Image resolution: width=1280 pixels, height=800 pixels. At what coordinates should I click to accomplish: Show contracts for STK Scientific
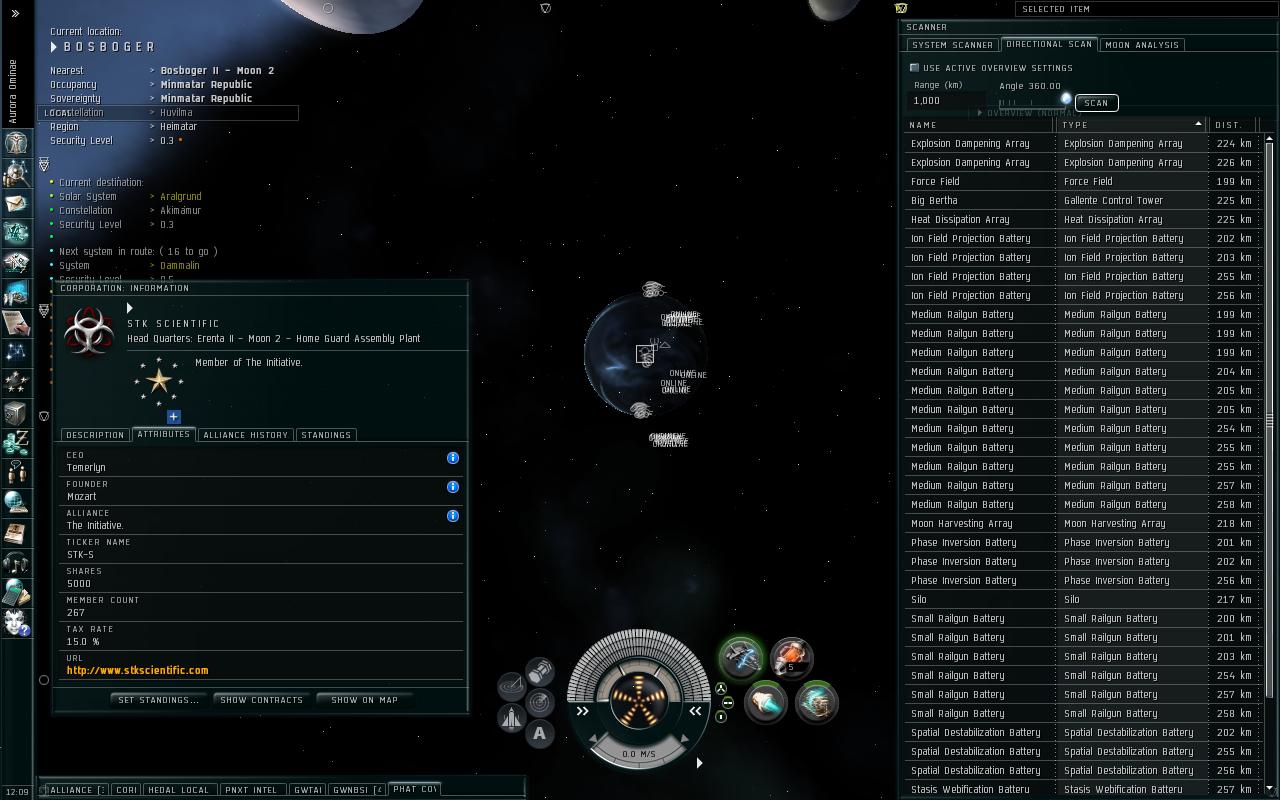click(x=261, y=700)
